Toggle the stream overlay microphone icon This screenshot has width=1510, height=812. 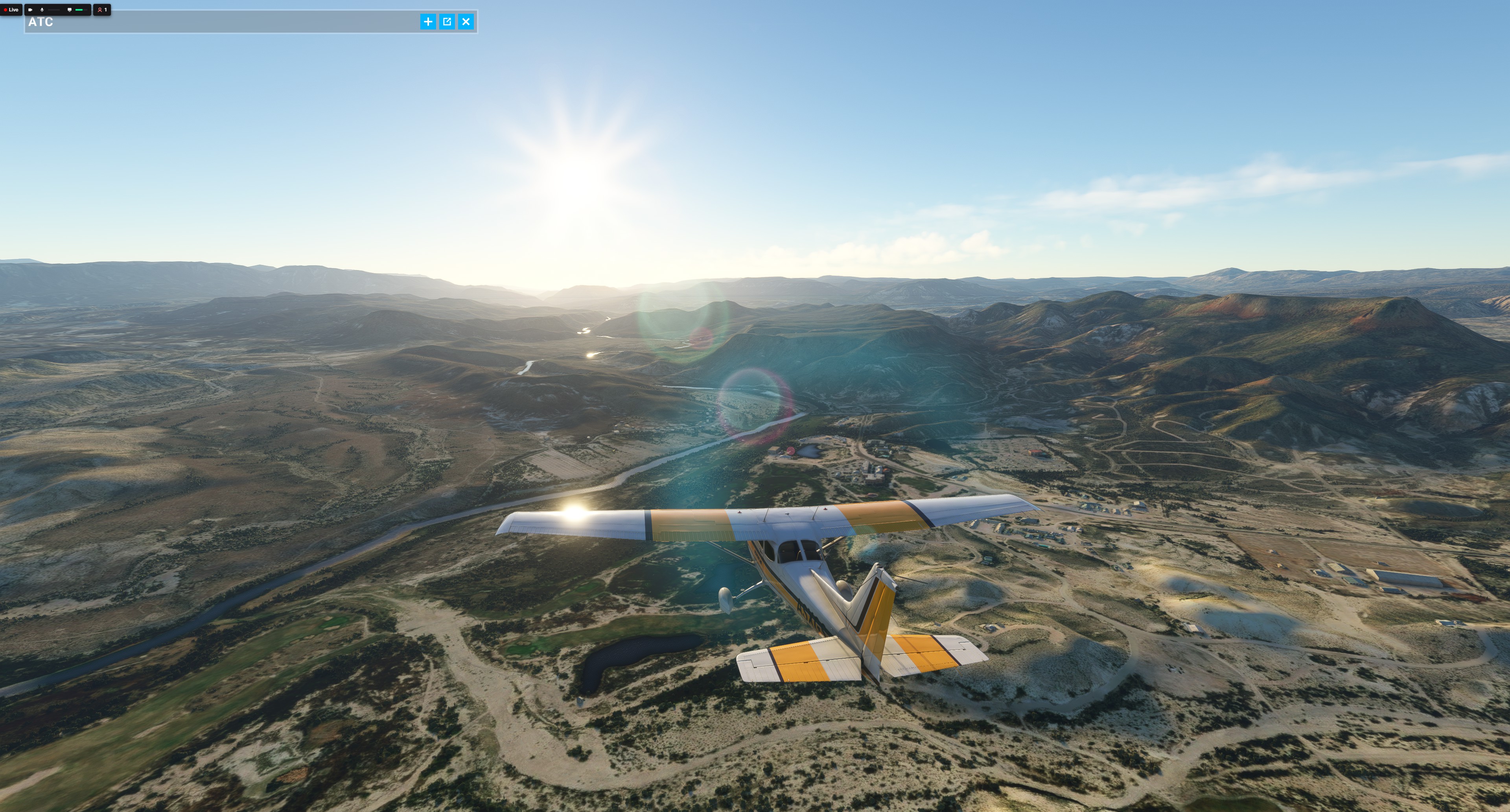coord(42,10)
